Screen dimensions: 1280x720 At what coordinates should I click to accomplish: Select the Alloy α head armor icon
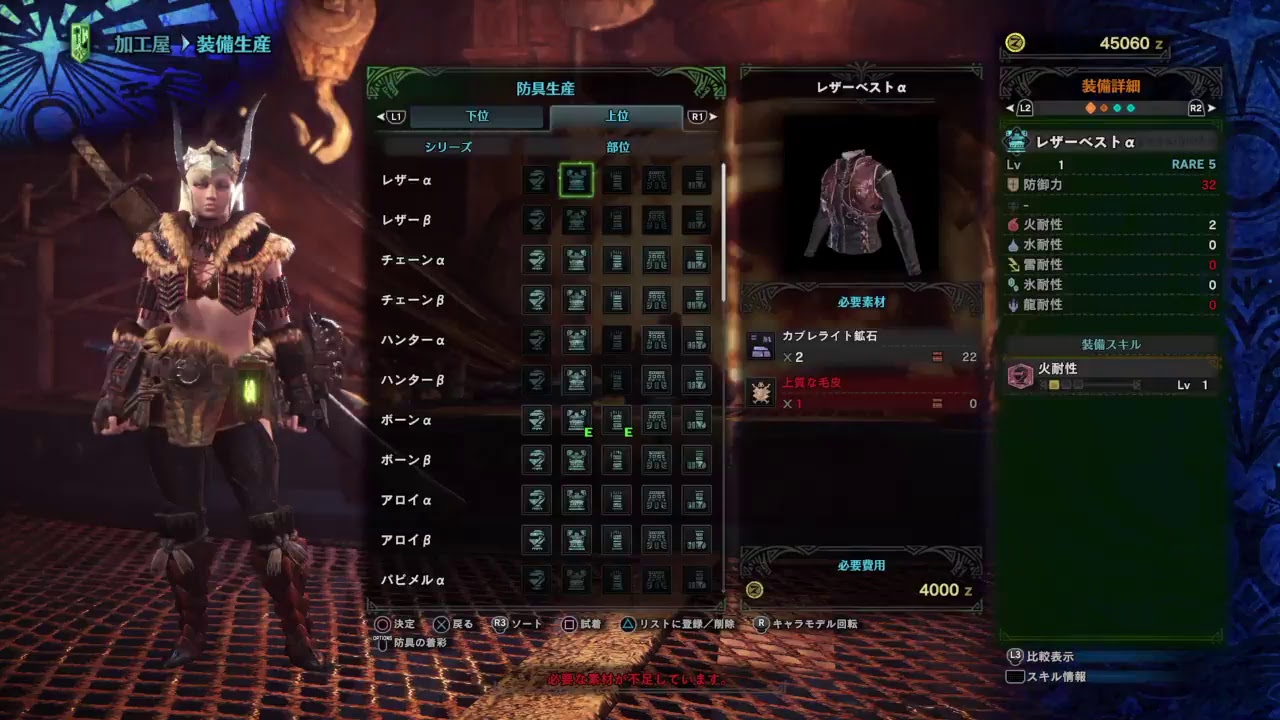pos(535,500)
